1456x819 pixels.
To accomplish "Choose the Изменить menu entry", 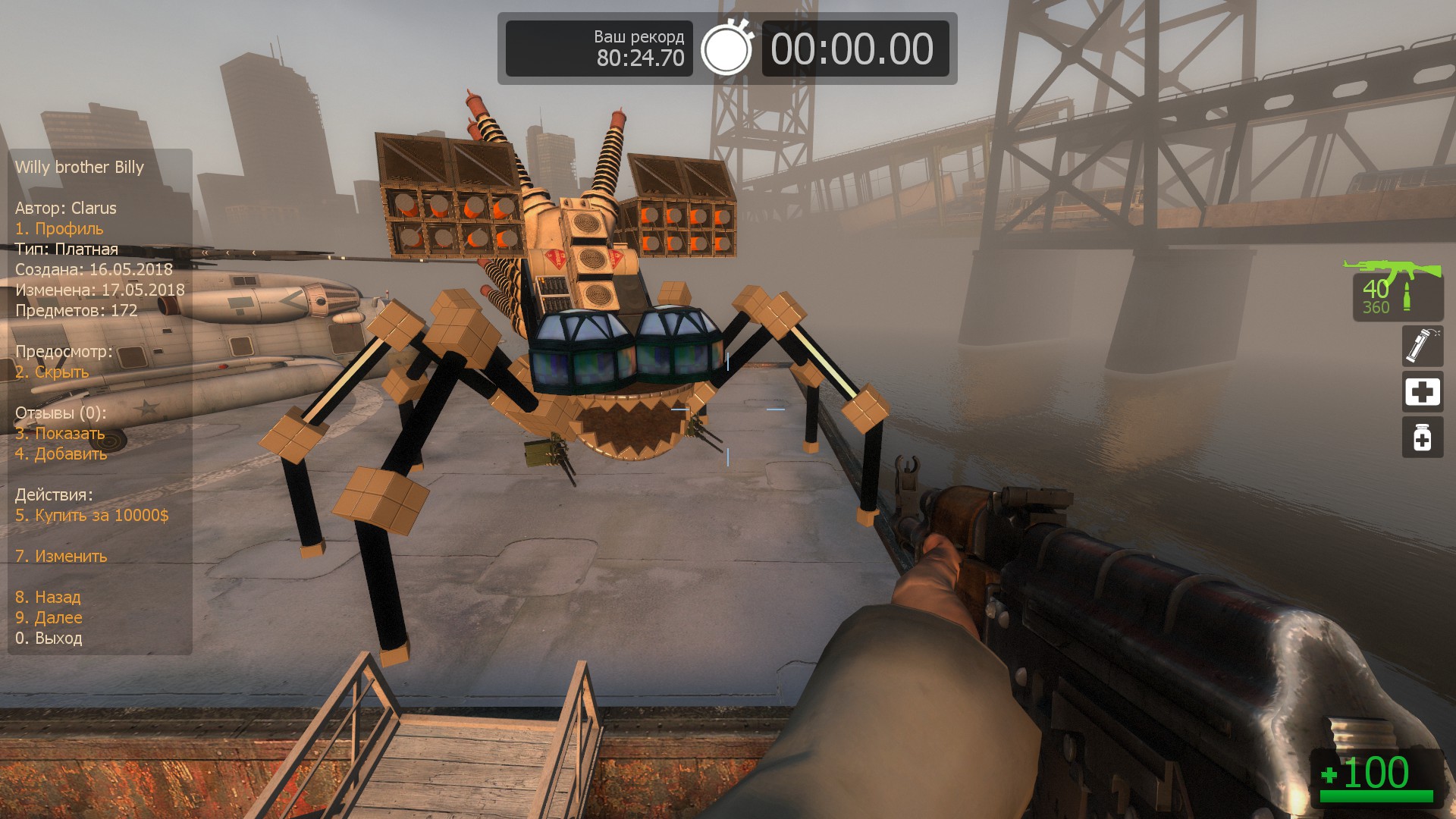I will point(61,556).
